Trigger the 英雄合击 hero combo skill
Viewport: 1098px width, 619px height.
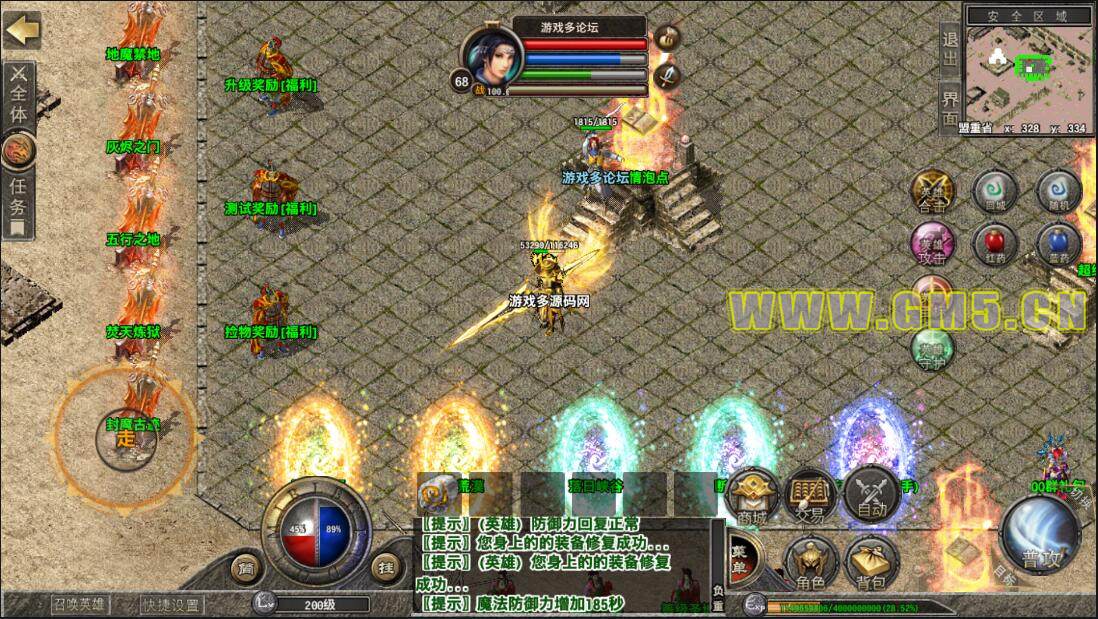(932, 190)
